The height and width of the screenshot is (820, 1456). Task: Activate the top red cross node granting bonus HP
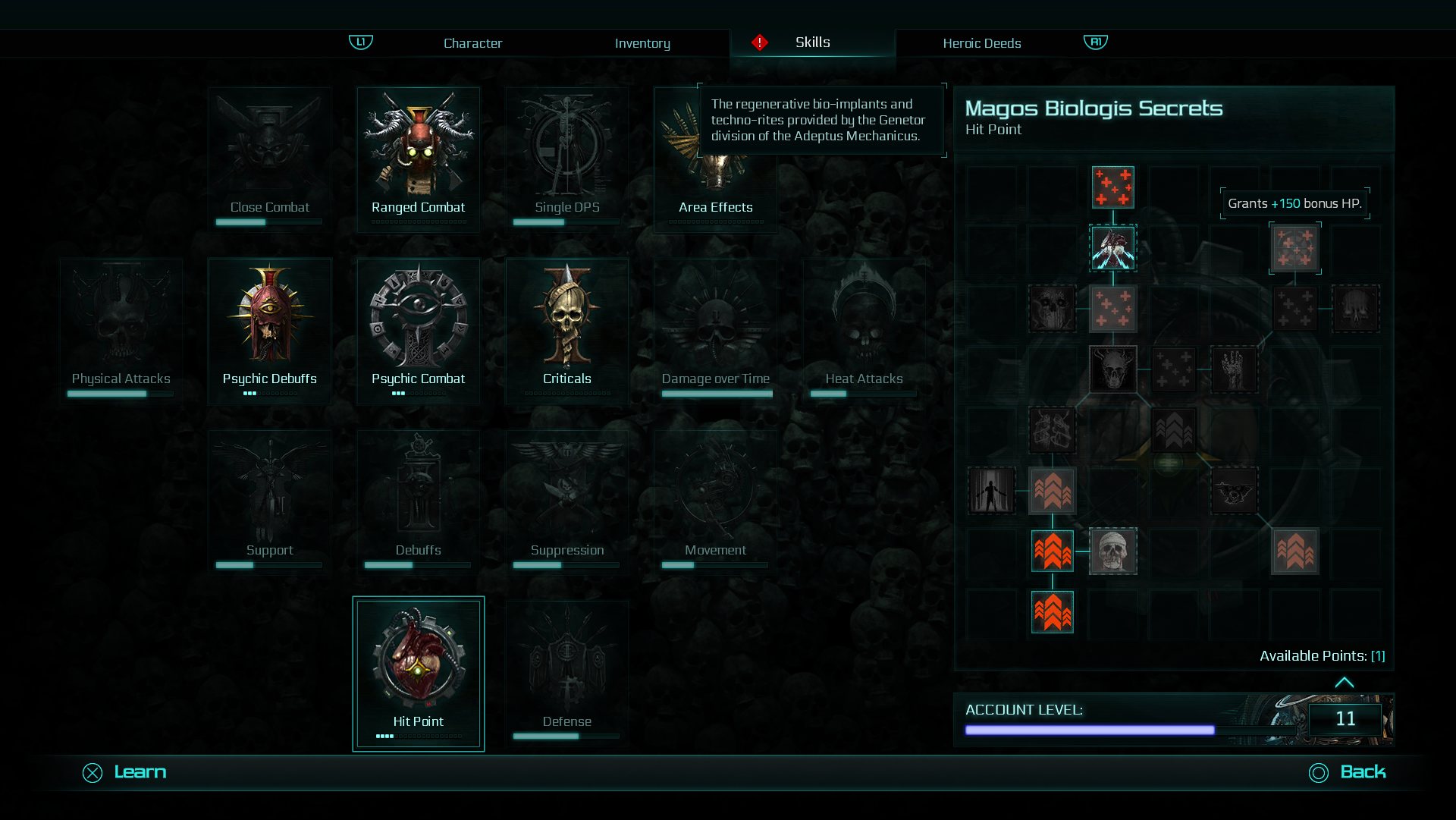click(x=1113, y=187)
